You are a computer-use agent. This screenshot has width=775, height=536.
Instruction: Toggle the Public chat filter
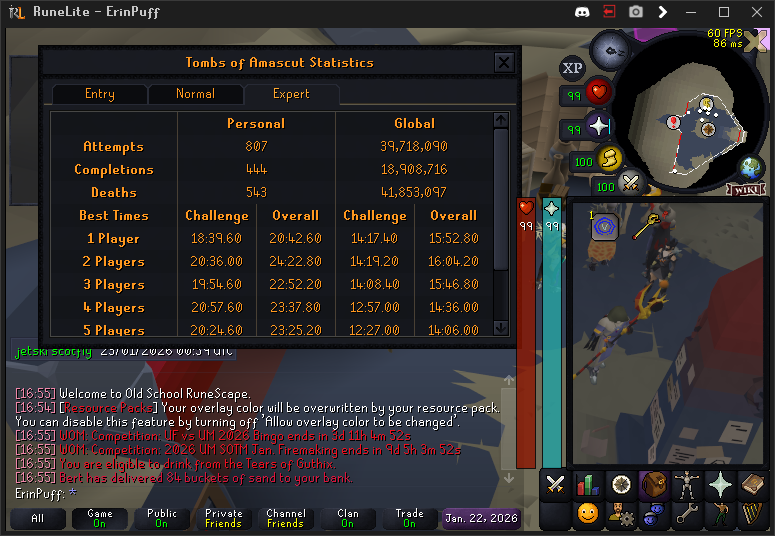(x=161, y=519)
